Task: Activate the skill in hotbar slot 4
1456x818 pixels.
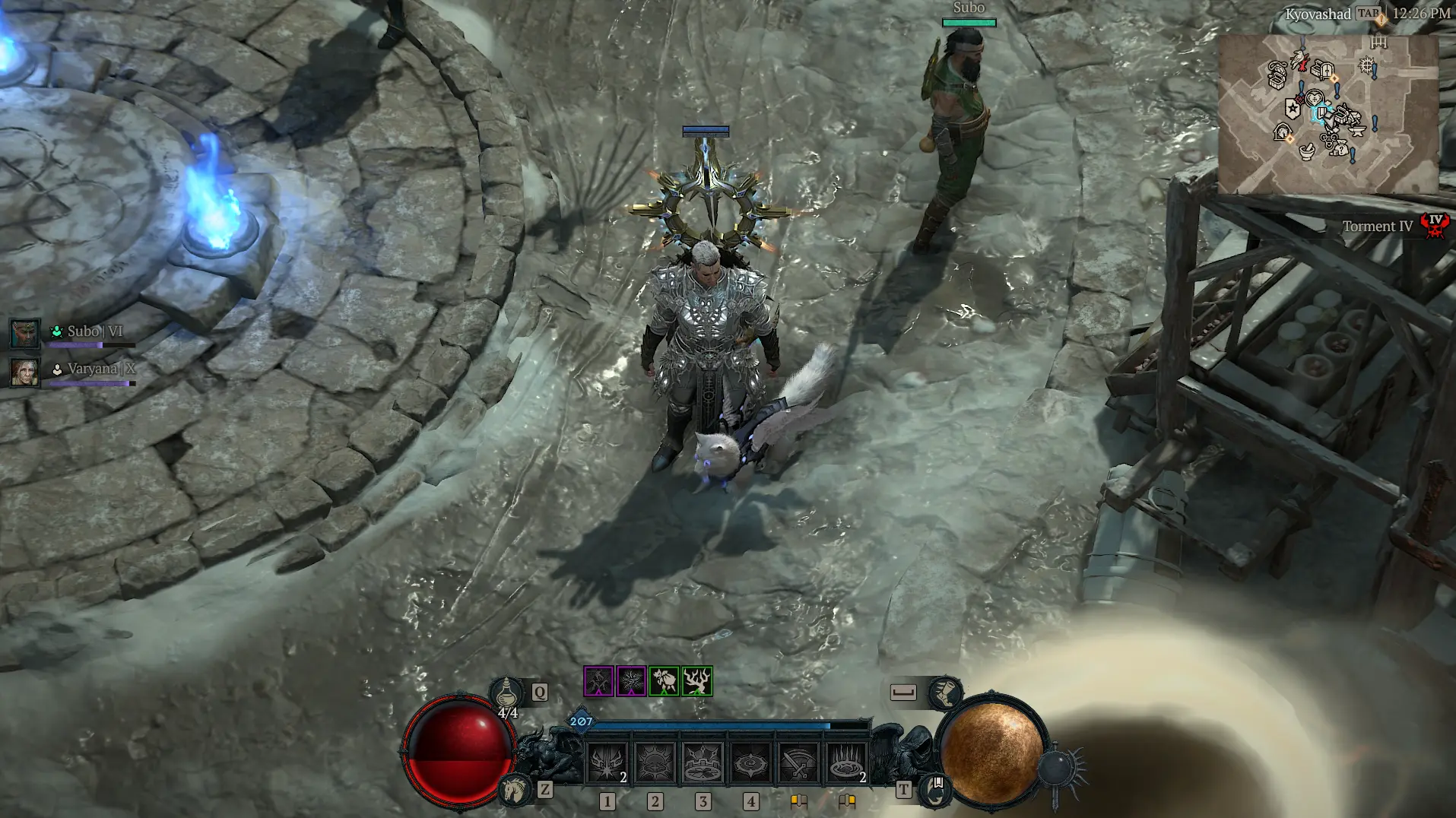Action: [751, 761]
